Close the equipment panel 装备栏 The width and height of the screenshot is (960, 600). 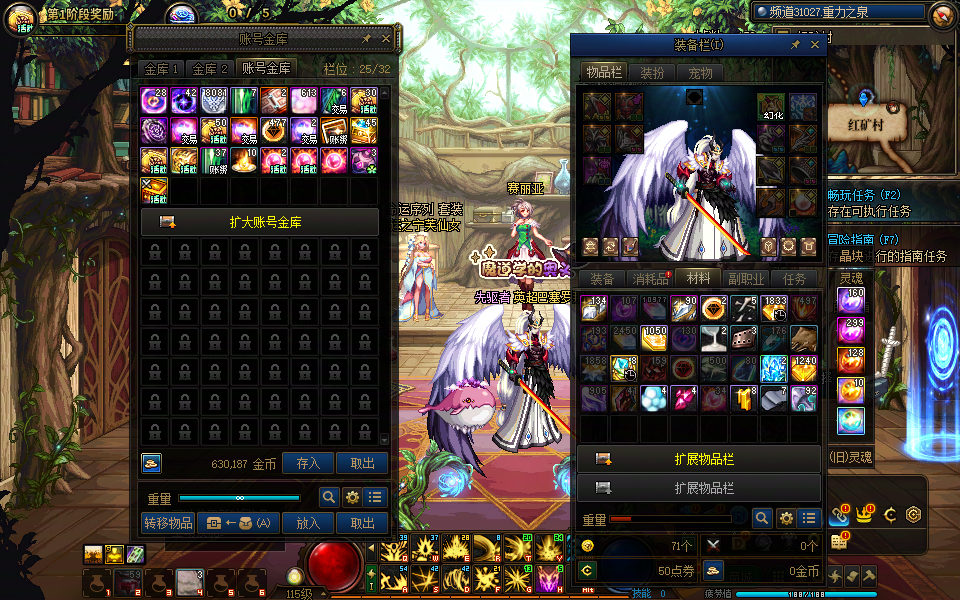(x=814, y=45)
